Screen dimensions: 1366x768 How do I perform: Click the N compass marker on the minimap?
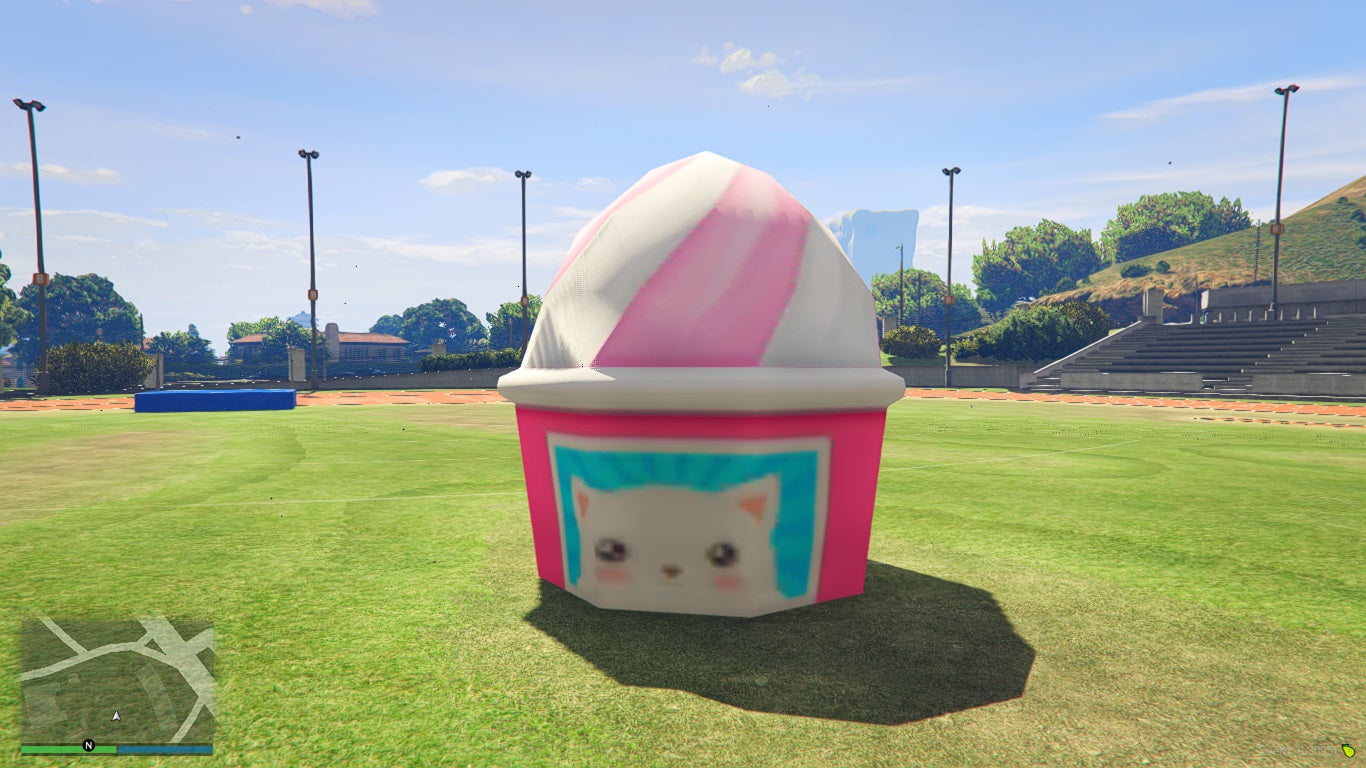tap(89, 745)
